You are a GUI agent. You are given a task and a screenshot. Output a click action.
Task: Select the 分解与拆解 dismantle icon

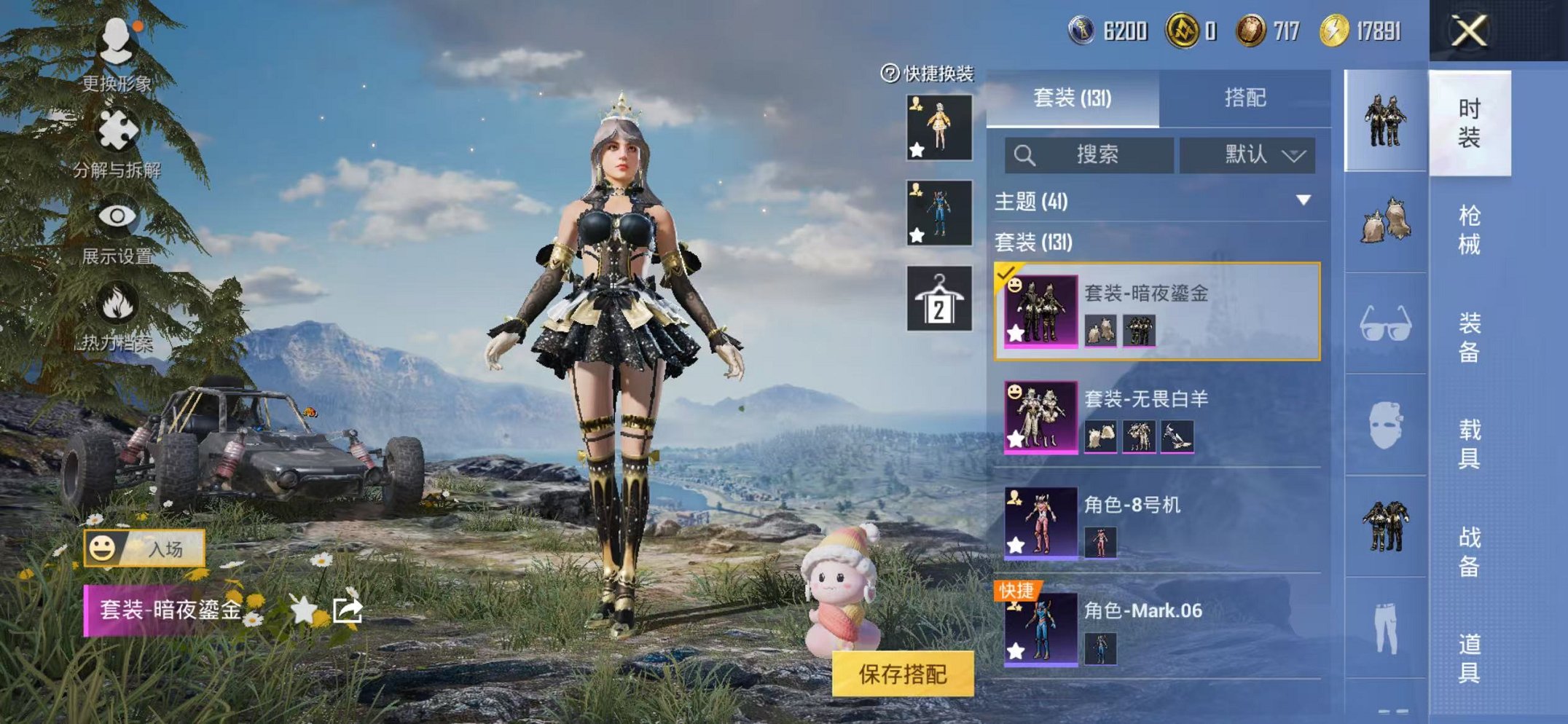(117, 127)
